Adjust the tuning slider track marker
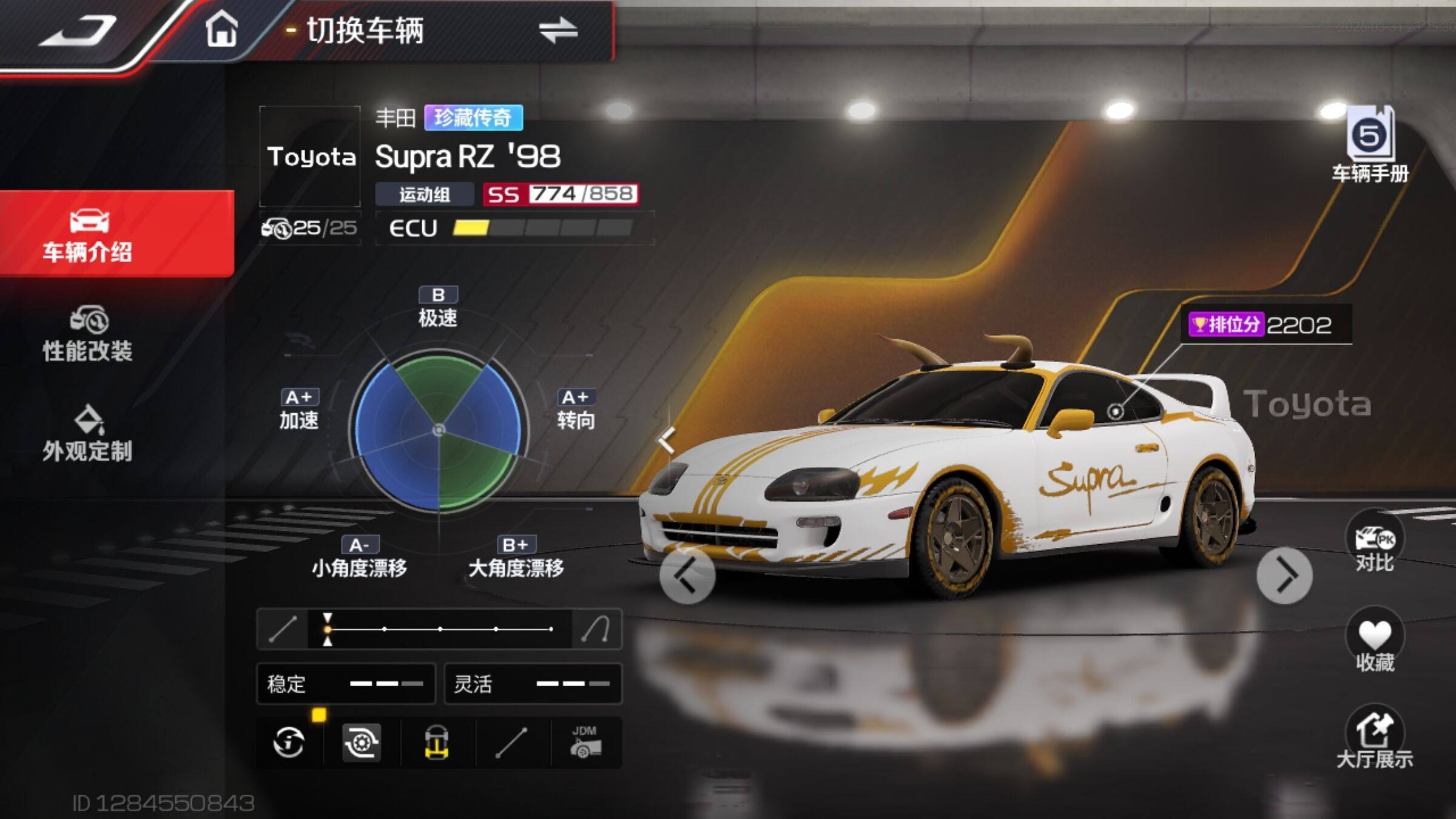 pyautogui.click(x=328, y=629)
